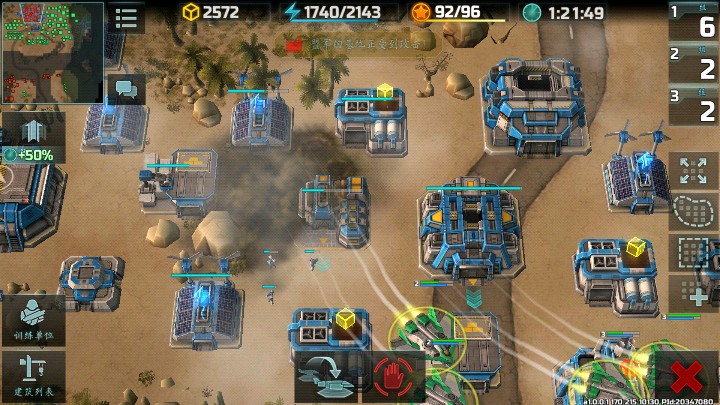Select control group 2
720x405 pixels.
pos(693,64)
